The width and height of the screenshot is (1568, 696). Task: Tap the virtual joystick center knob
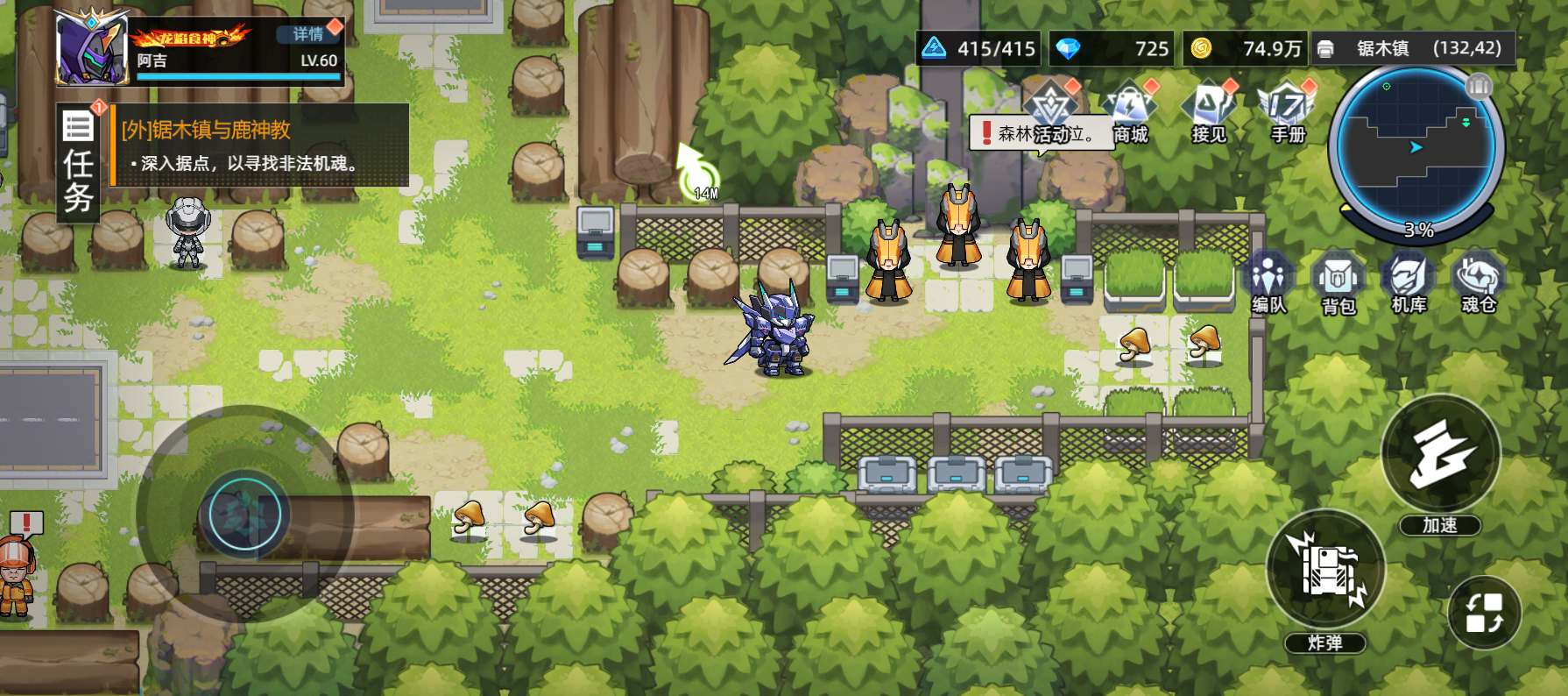pyautogui.click(x=245, y=514)
